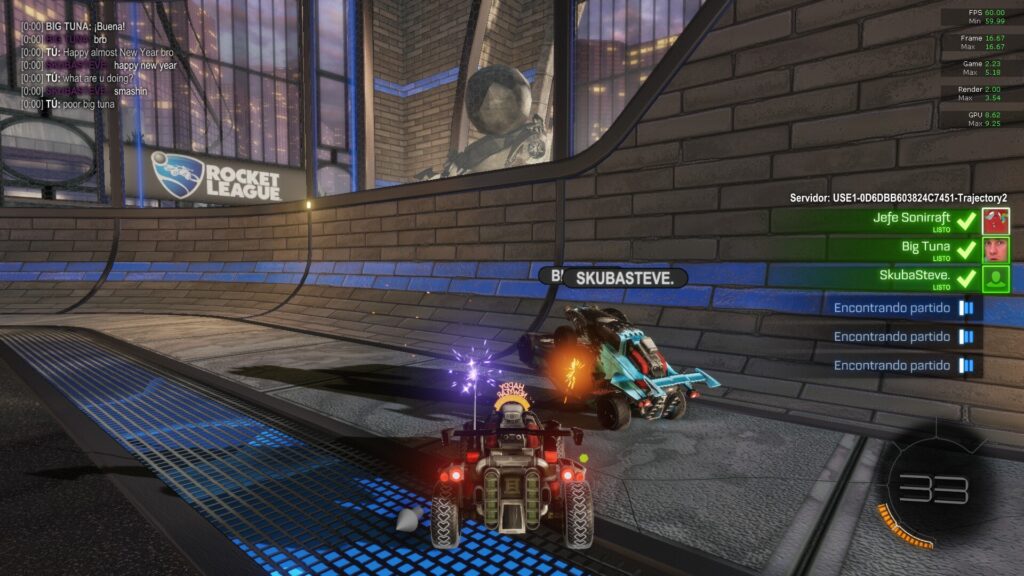Select Big Tuna's party row
1024x576 pixels.
point(880,250)
